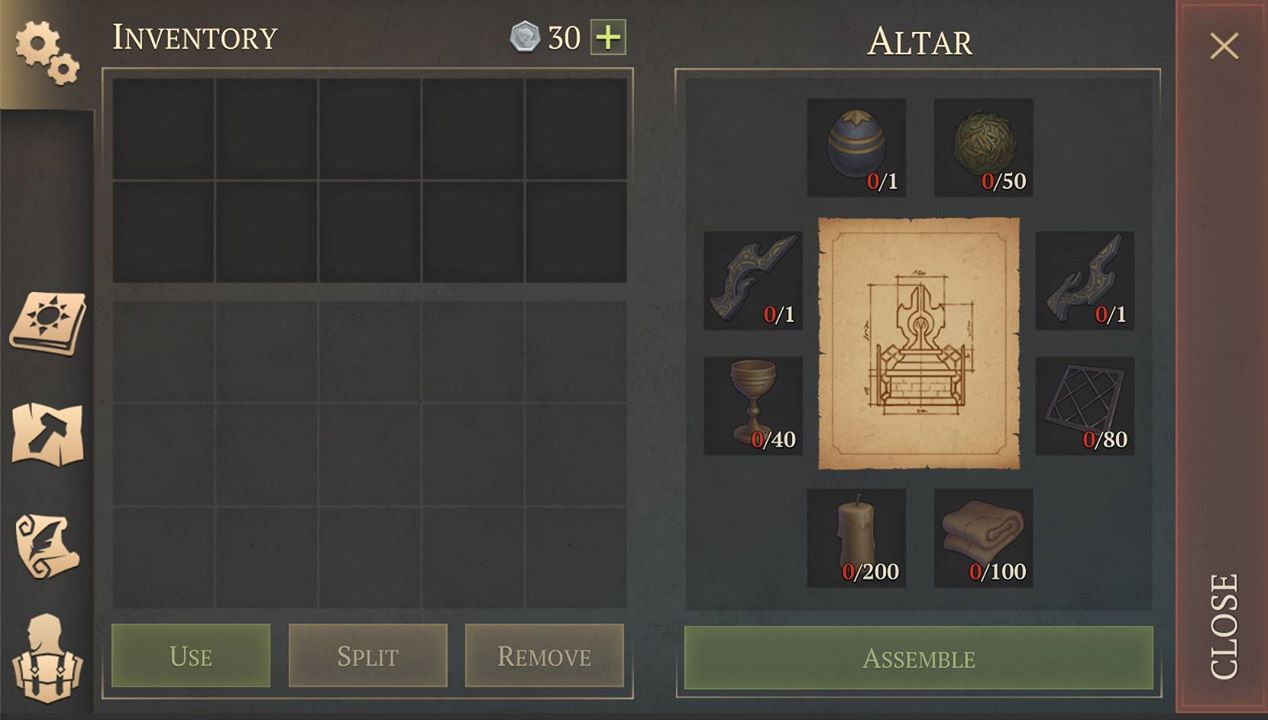1268x720 pixels.
Task: Assemble the altar
Action: (918, 658)
